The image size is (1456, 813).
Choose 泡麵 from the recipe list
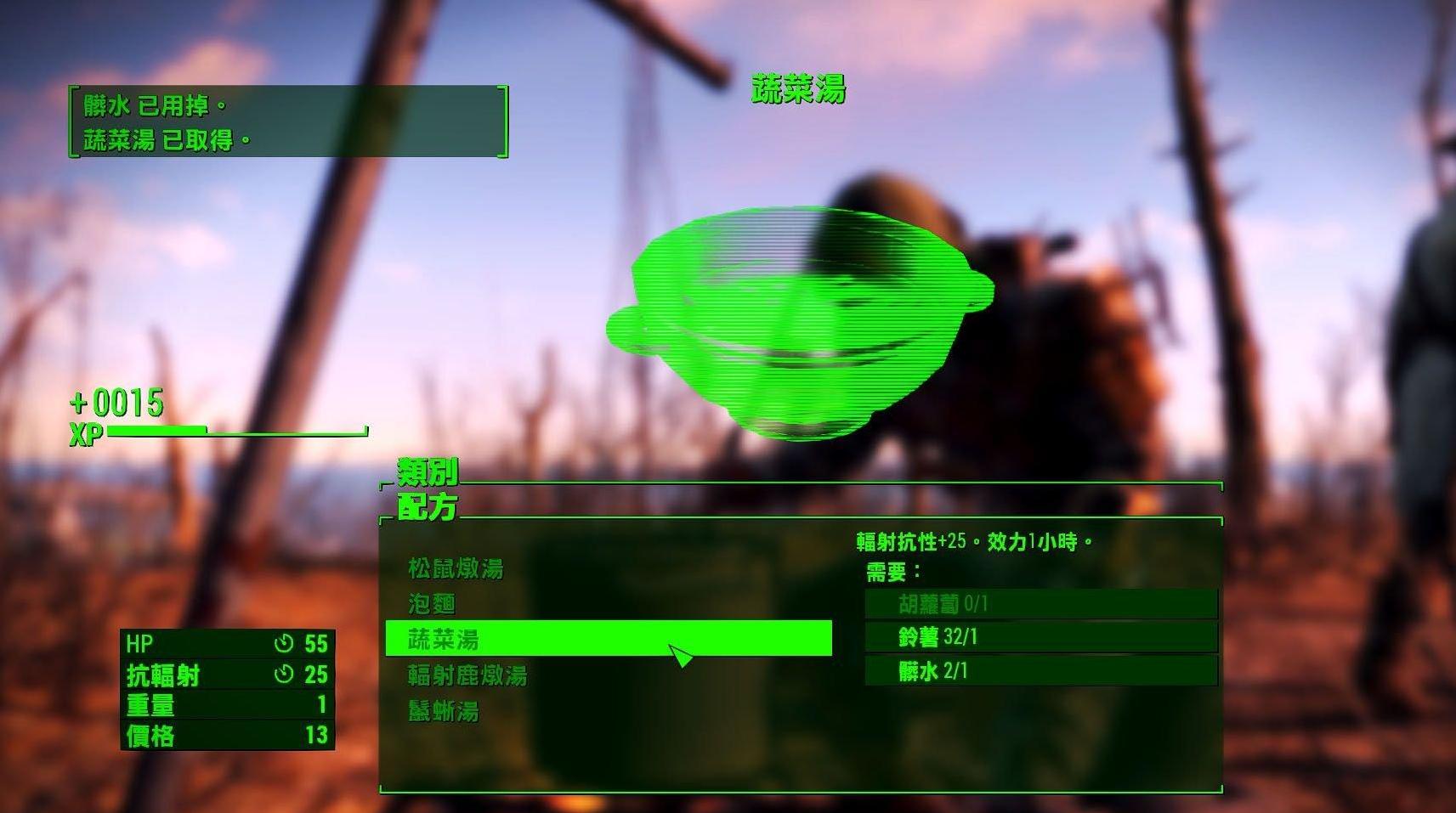431,605
